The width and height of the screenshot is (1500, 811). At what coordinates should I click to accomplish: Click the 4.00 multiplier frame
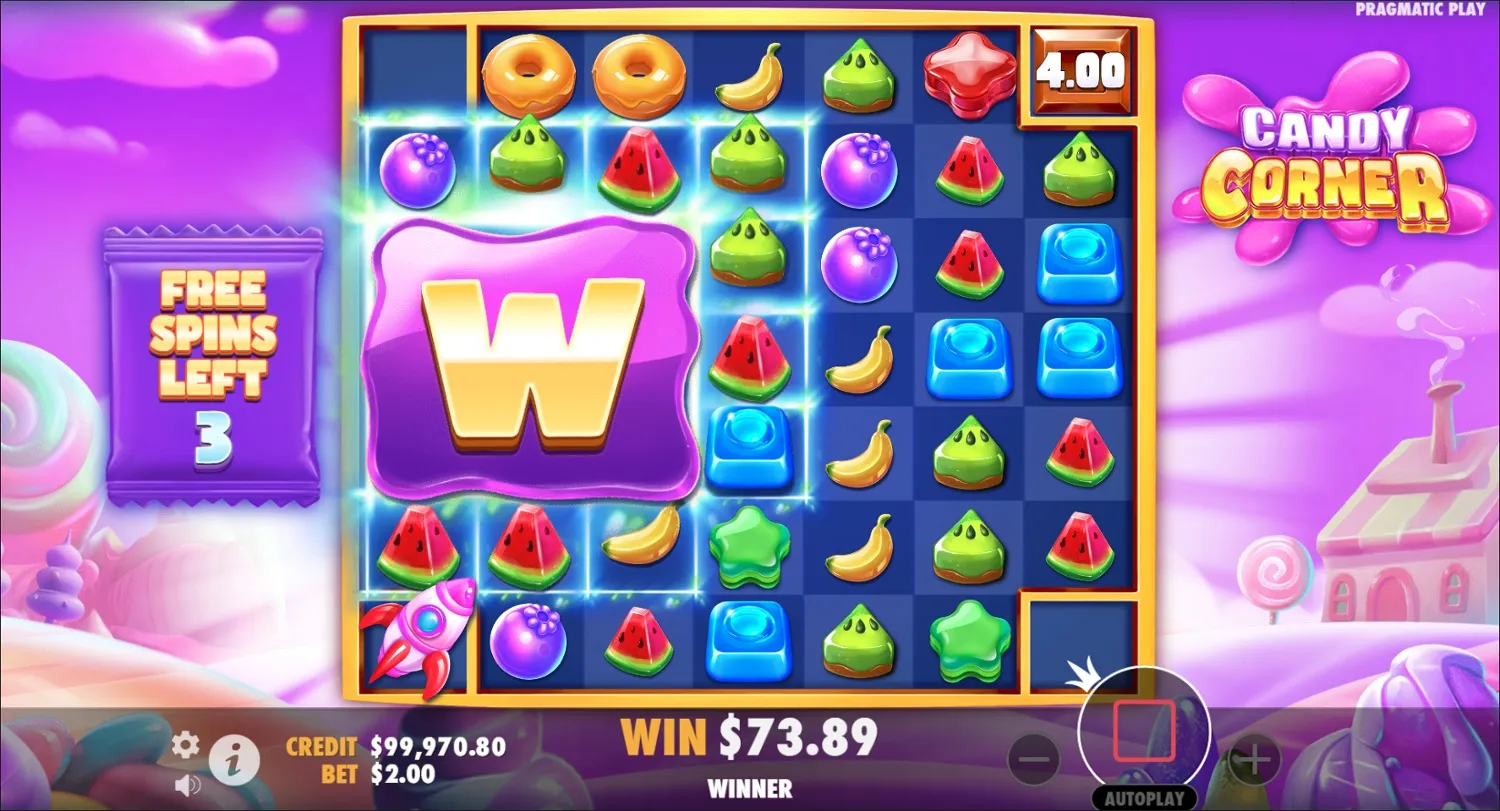coord(1083,70)
